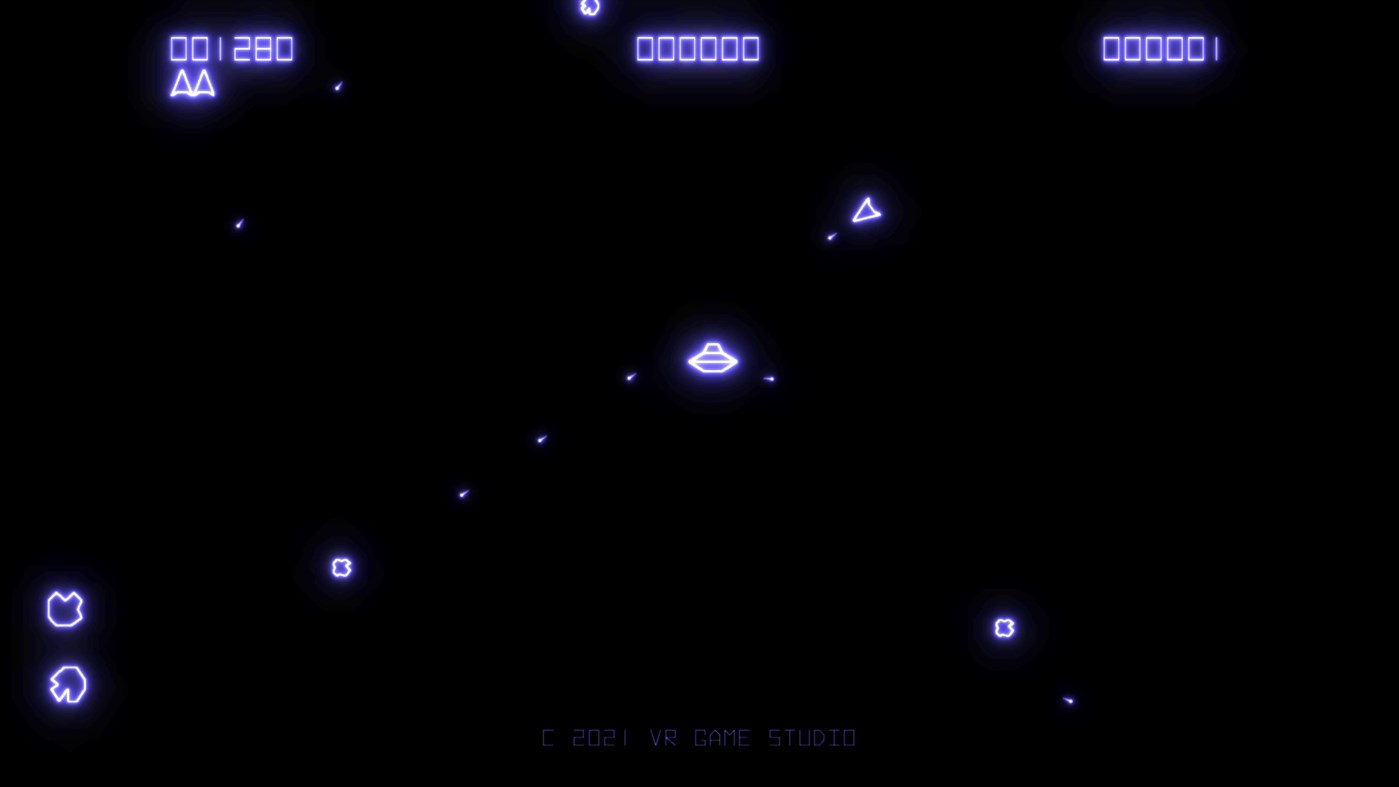Select the debris fragment near bottom right
The height and width of the screenshot is (787, 1399).
1068,700
